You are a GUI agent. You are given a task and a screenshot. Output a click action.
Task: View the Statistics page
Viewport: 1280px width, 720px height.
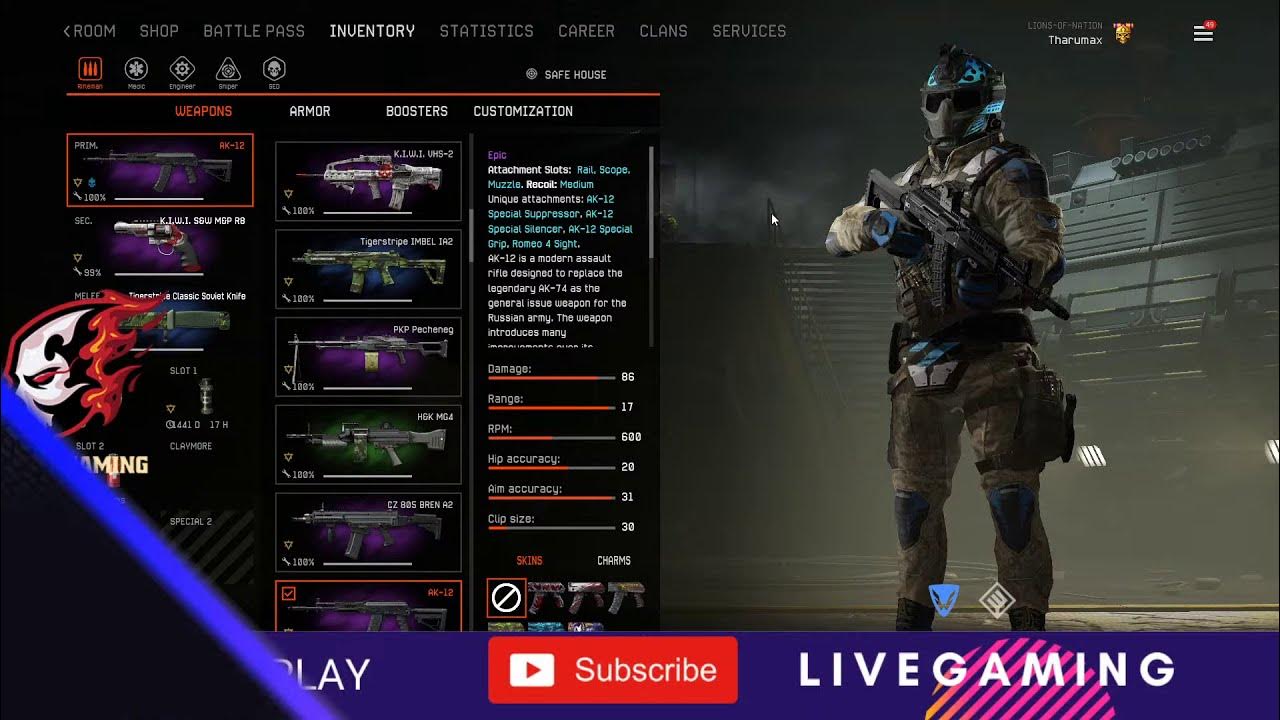pyautogui.click(x=486, y=31)
